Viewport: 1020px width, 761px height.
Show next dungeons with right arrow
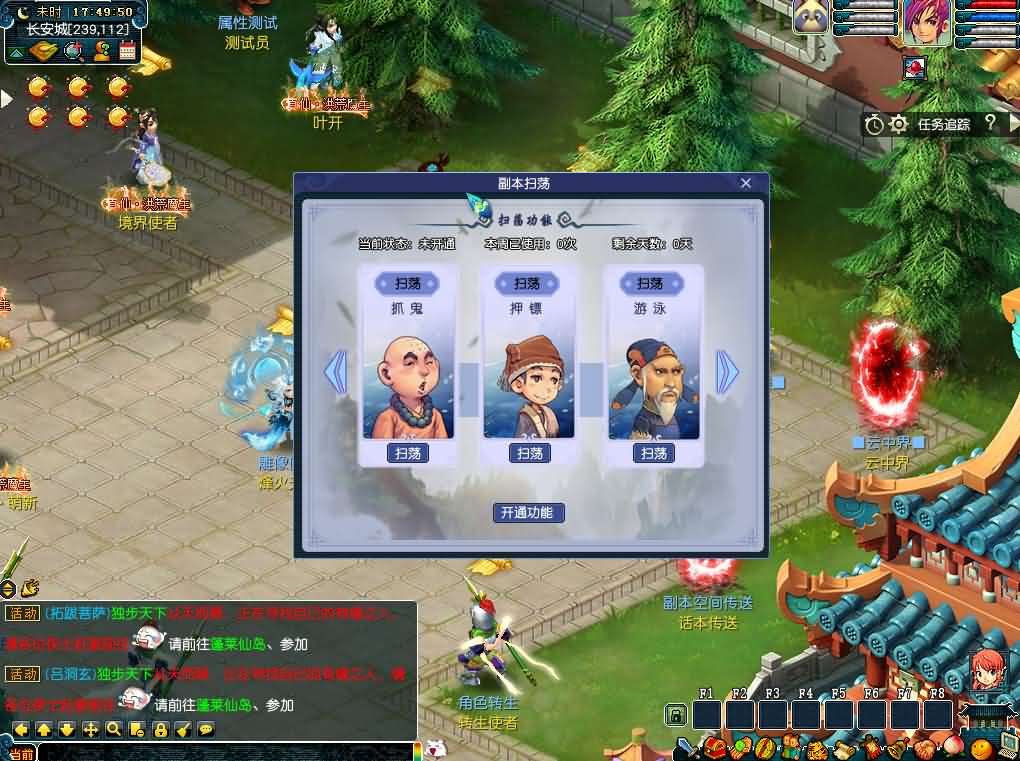coord(727,372)
